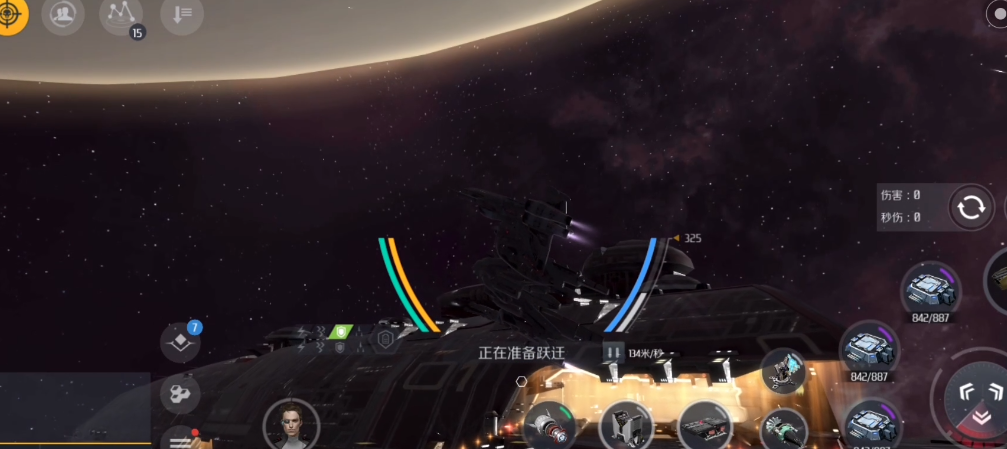Open the hexagon cluster menu icon

[180, 392]
